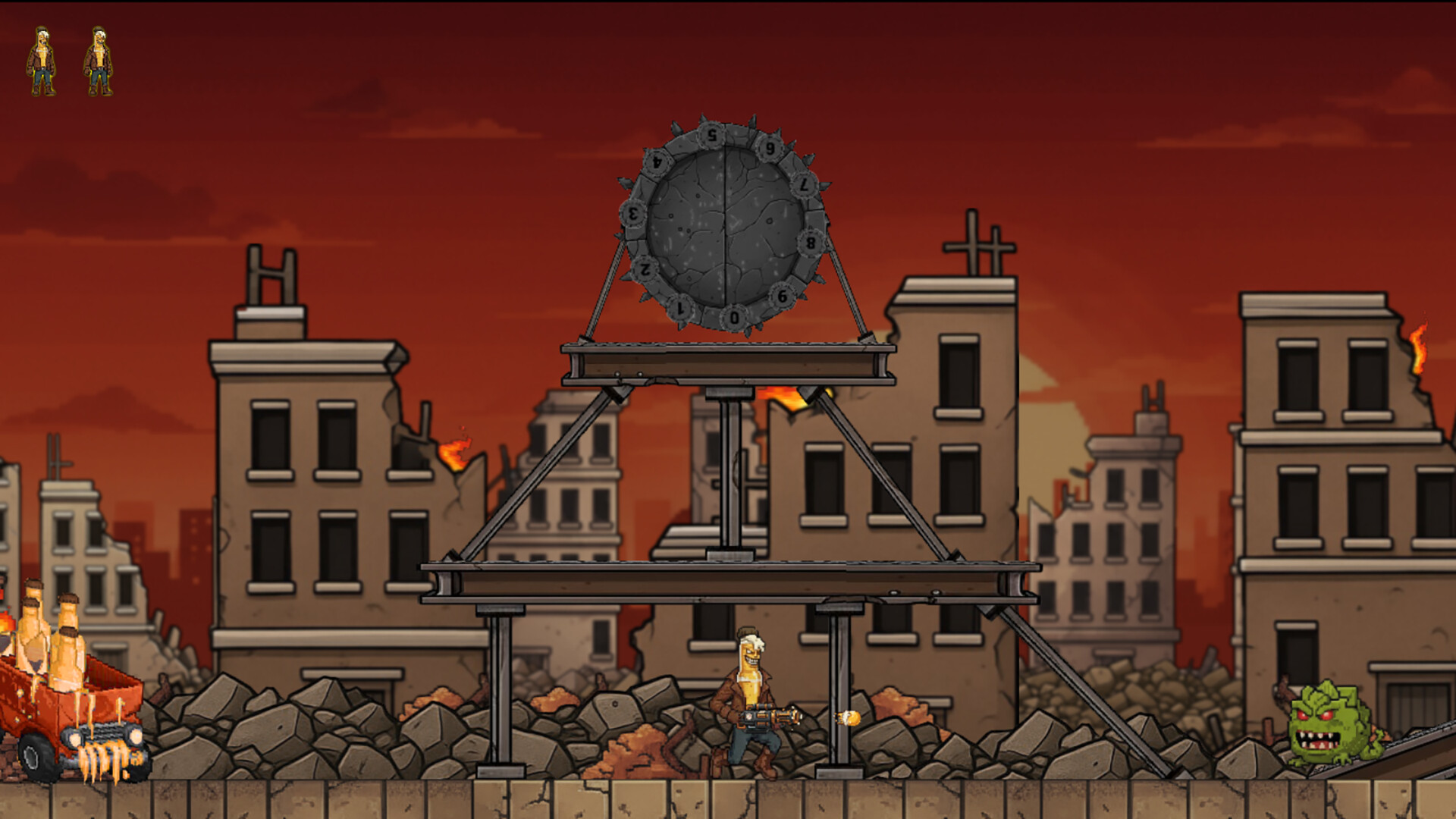
Task: Toggle the number 3 on the wheel rim
Action: point(632,212)
